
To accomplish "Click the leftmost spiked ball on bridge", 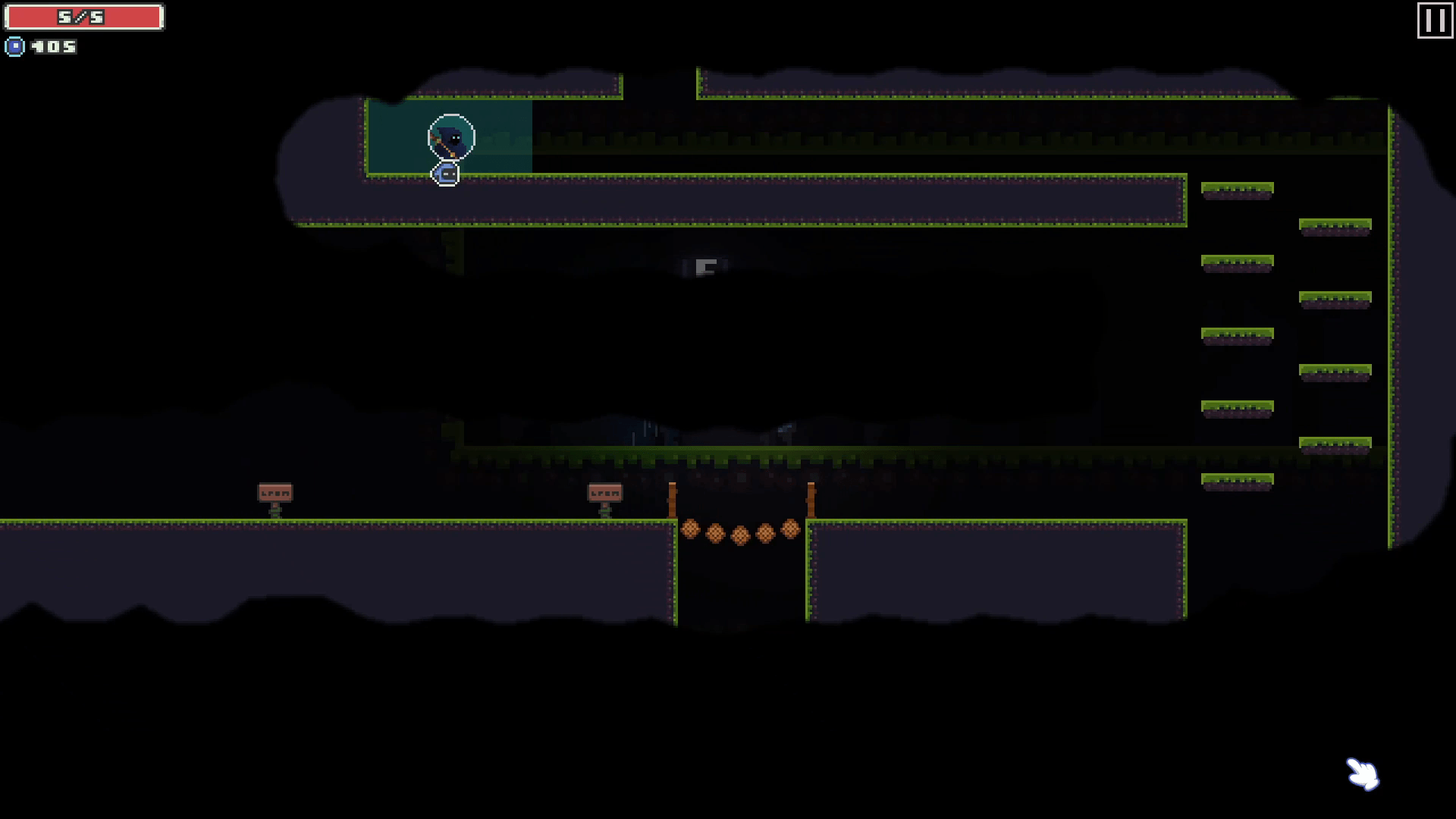I will pos(690,529).
